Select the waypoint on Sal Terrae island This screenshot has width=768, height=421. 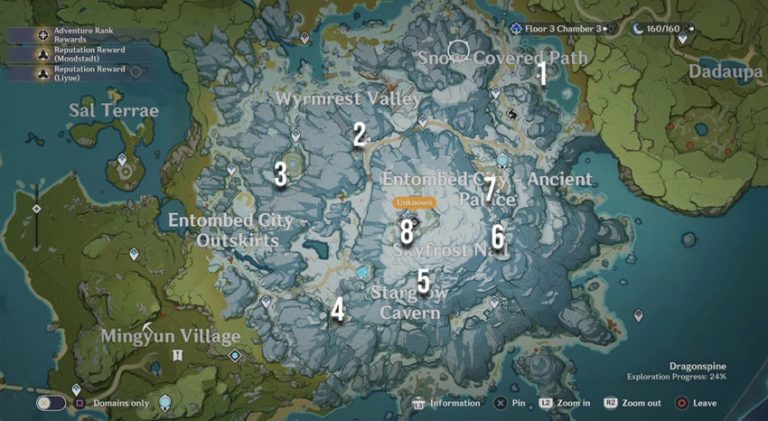pos(122,160)
